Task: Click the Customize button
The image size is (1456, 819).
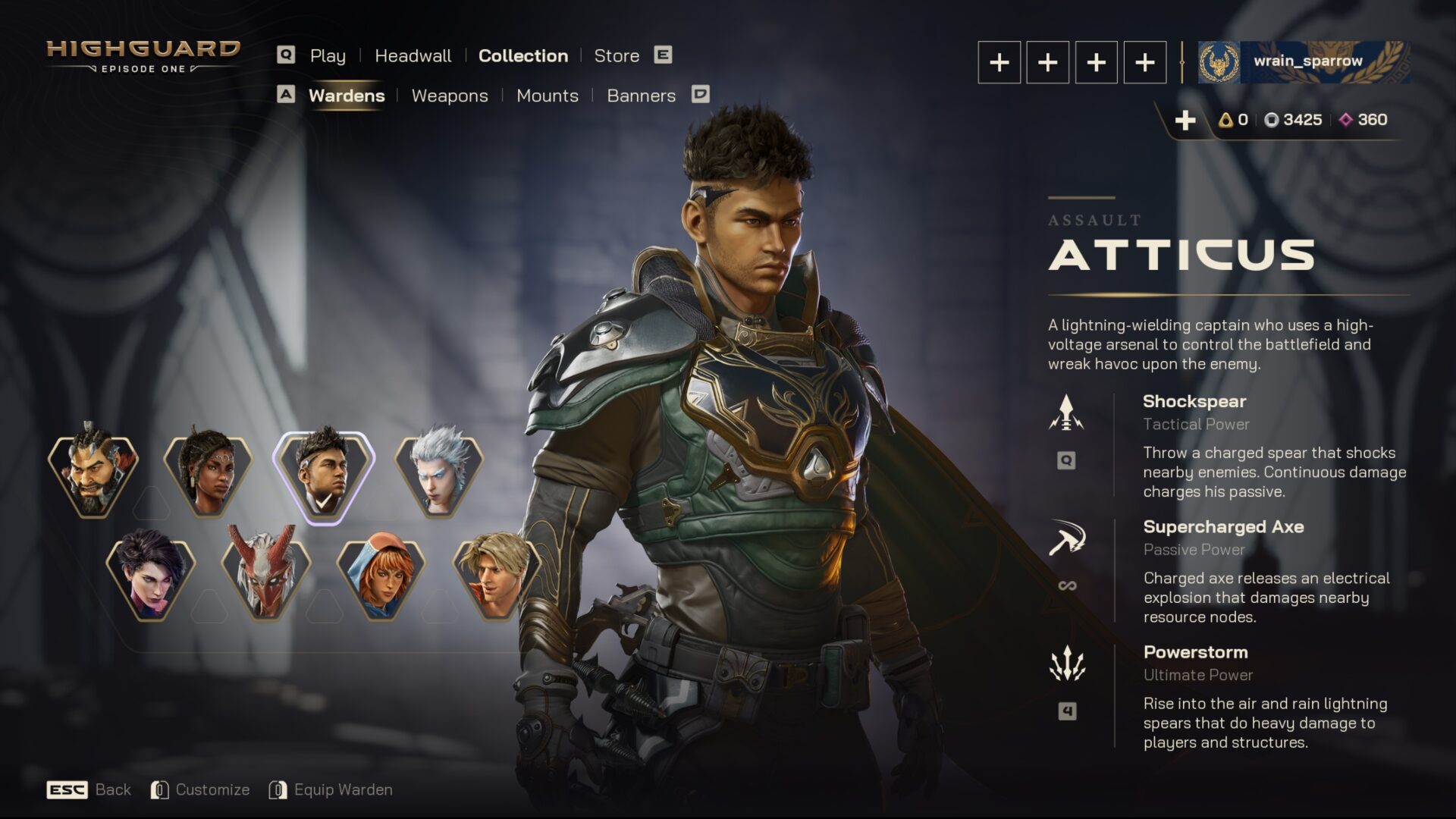Action: tap(212, 789)
